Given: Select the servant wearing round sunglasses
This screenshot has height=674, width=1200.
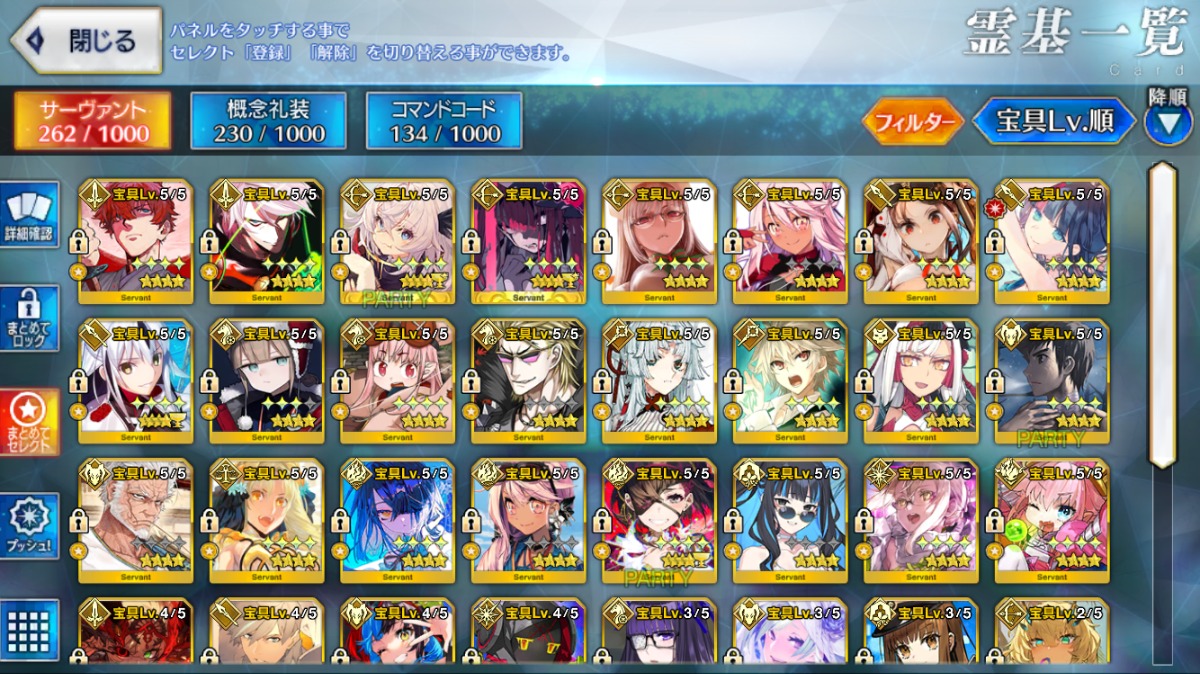Looking at the screenshot, I should [790, 521].
